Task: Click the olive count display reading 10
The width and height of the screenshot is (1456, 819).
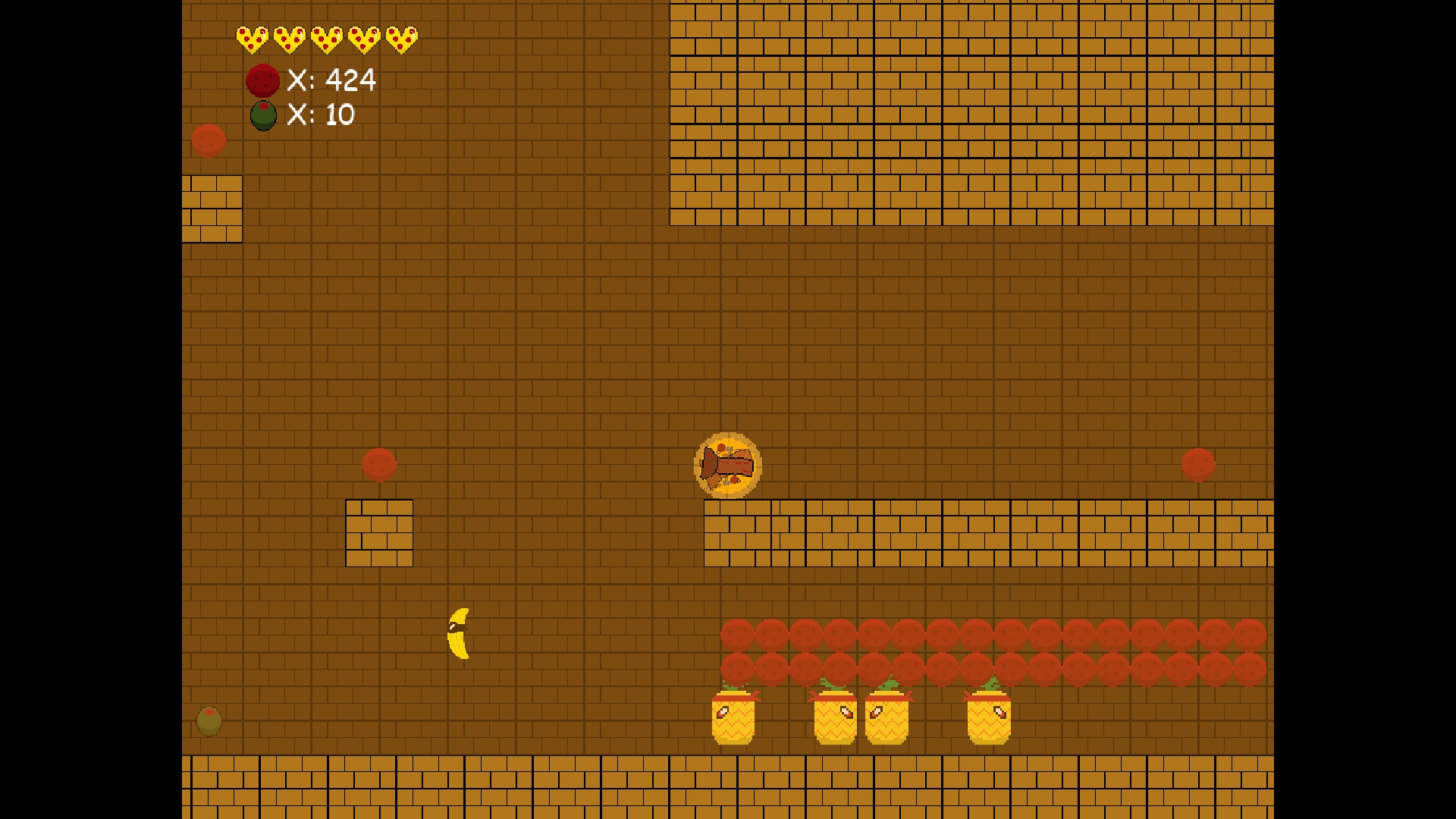Action: coord(322,115)
